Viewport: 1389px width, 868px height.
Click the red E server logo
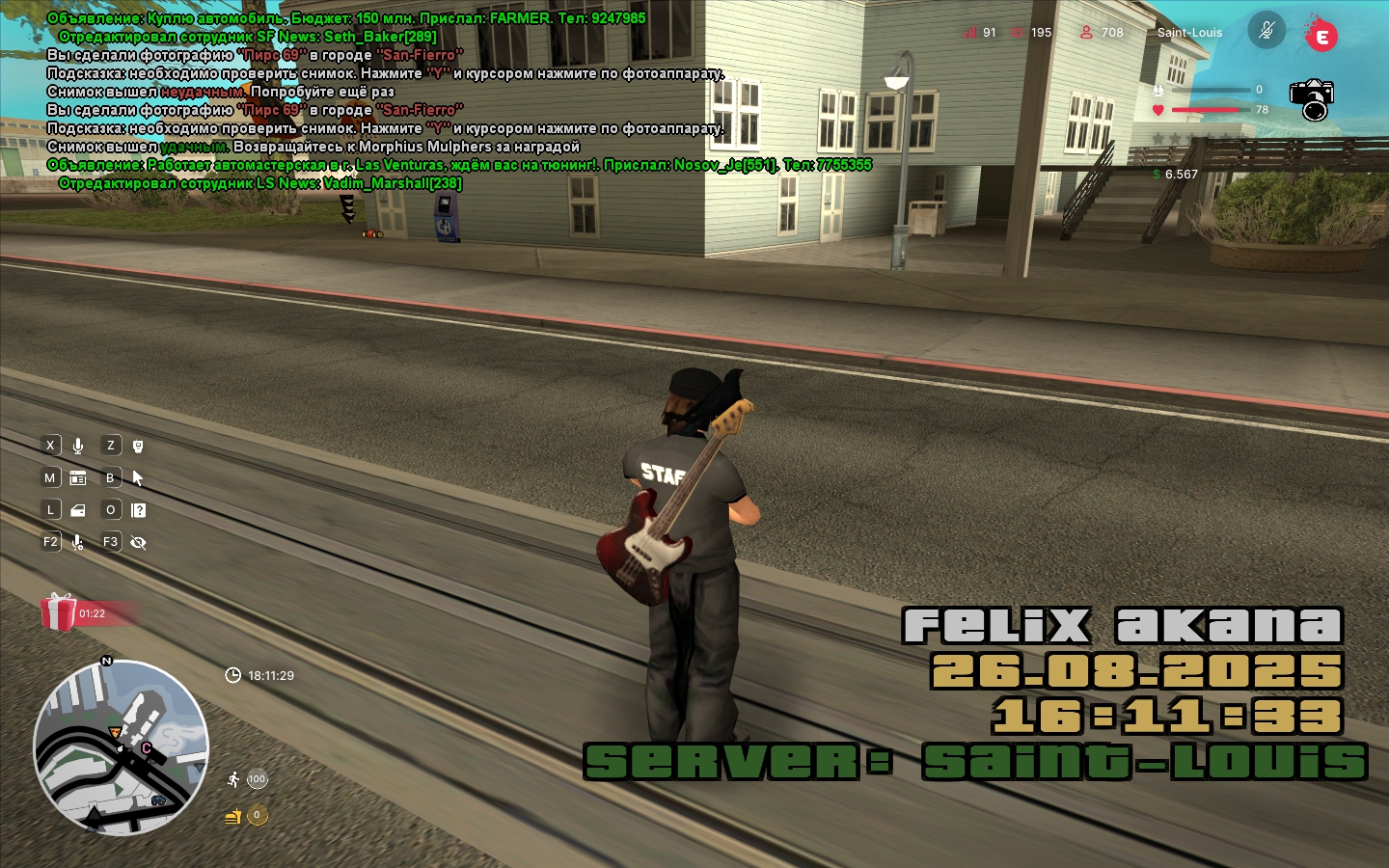click(1321, 36)
